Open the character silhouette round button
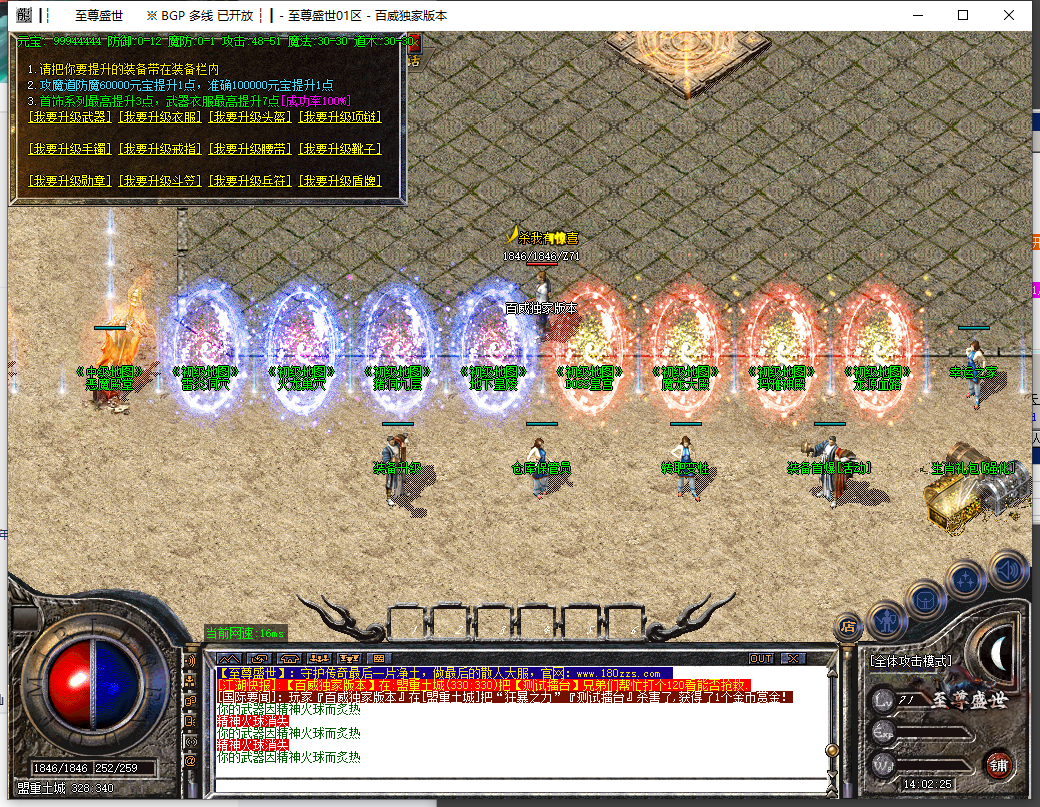 click(886, 621)
